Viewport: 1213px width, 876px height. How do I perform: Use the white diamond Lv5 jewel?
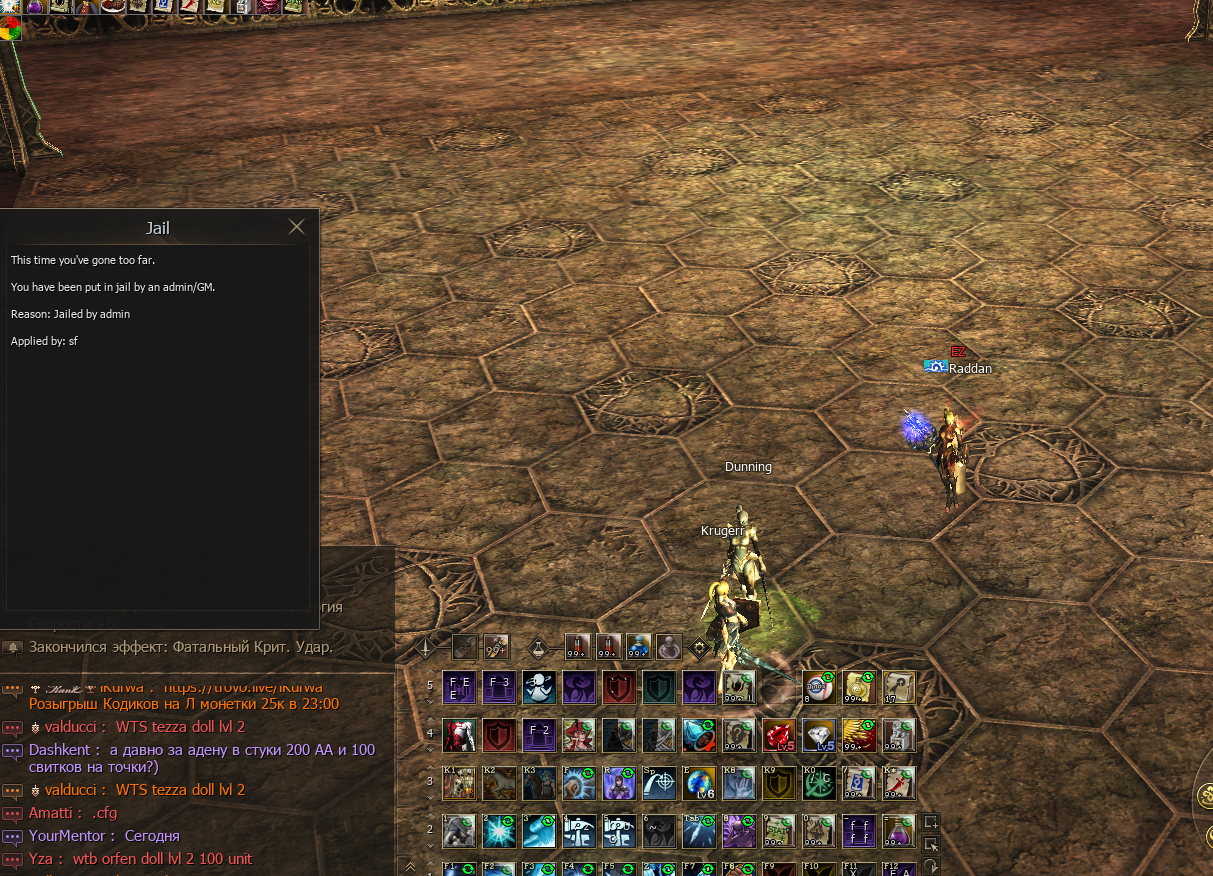(818, 735)
